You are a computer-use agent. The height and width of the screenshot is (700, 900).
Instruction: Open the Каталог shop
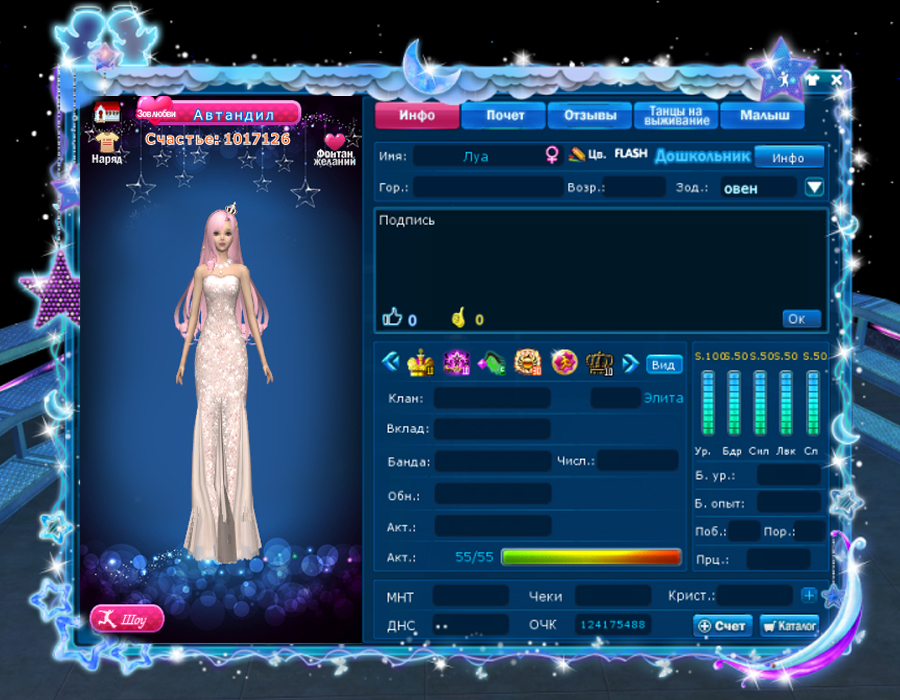[789, 625]
